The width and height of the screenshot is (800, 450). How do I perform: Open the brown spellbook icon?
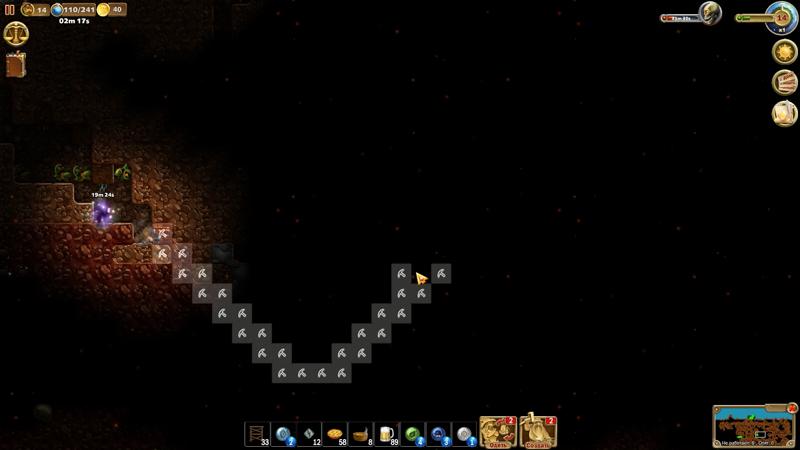pyautogui.click(x=16, y=65)
